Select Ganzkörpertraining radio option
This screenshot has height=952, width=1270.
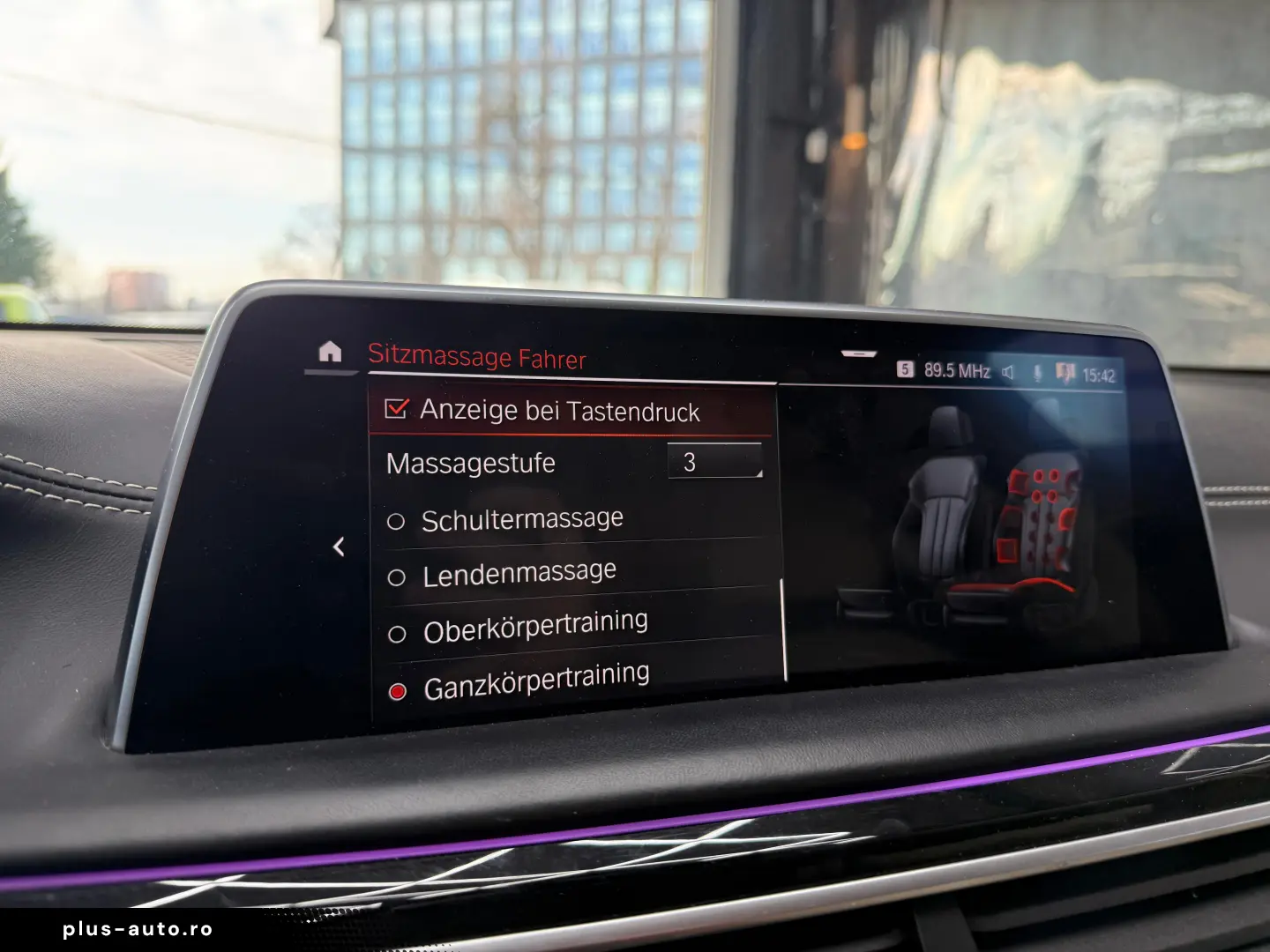click(398, 692)
